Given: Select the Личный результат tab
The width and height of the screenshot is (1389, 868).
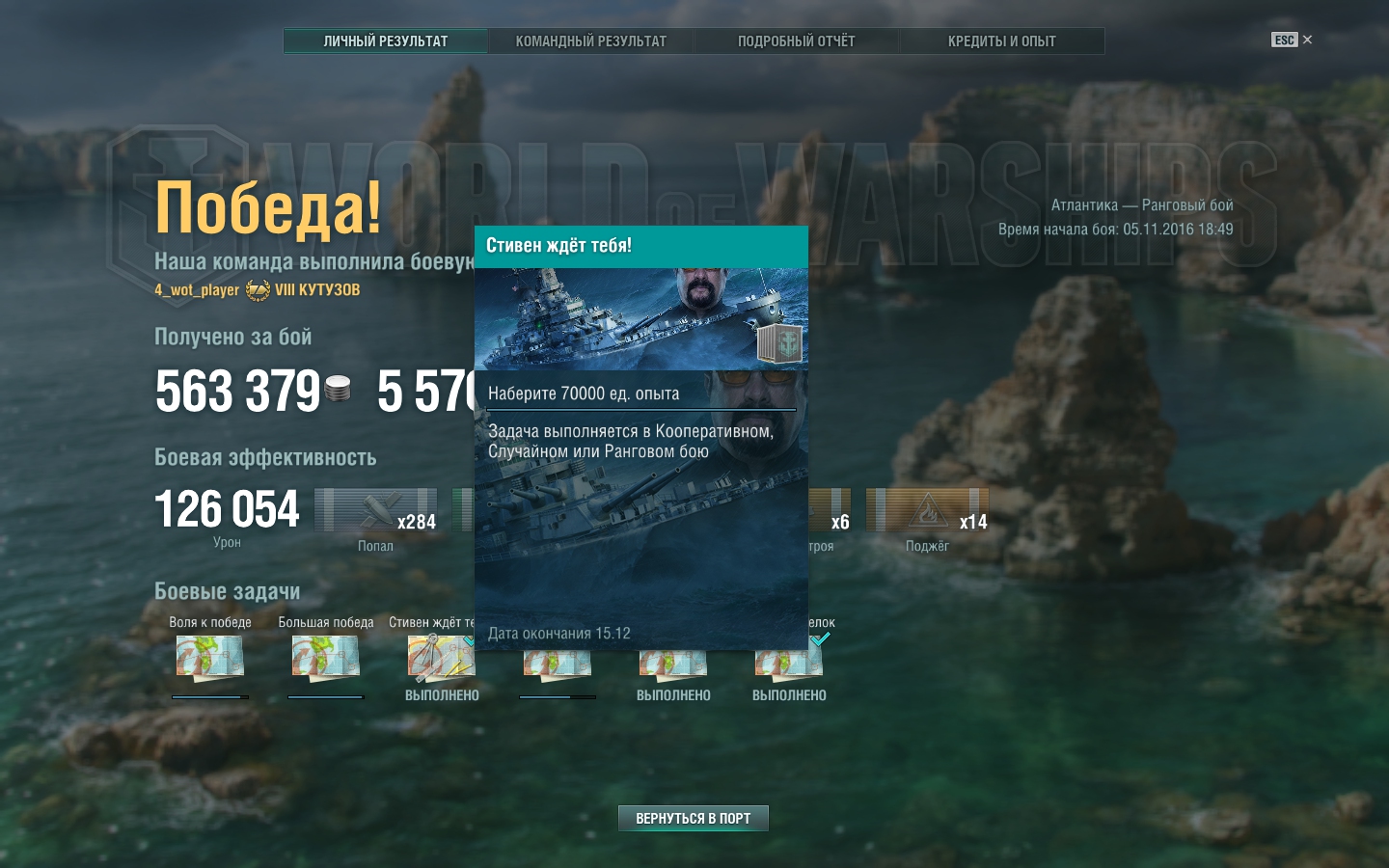Looking at the screenshot, I should point(385,41).
